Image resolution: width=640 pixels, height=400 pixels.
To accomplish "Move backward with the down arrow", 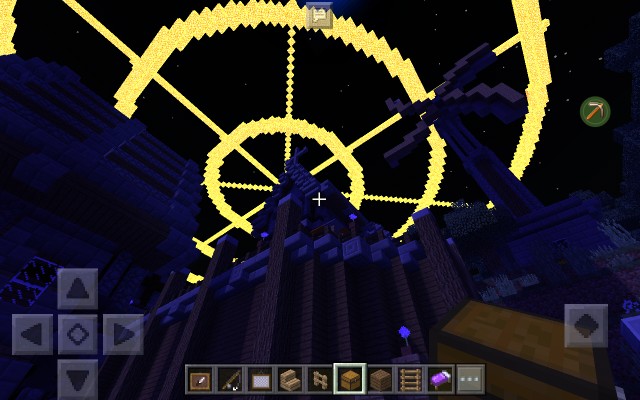I will click(77, 378).
